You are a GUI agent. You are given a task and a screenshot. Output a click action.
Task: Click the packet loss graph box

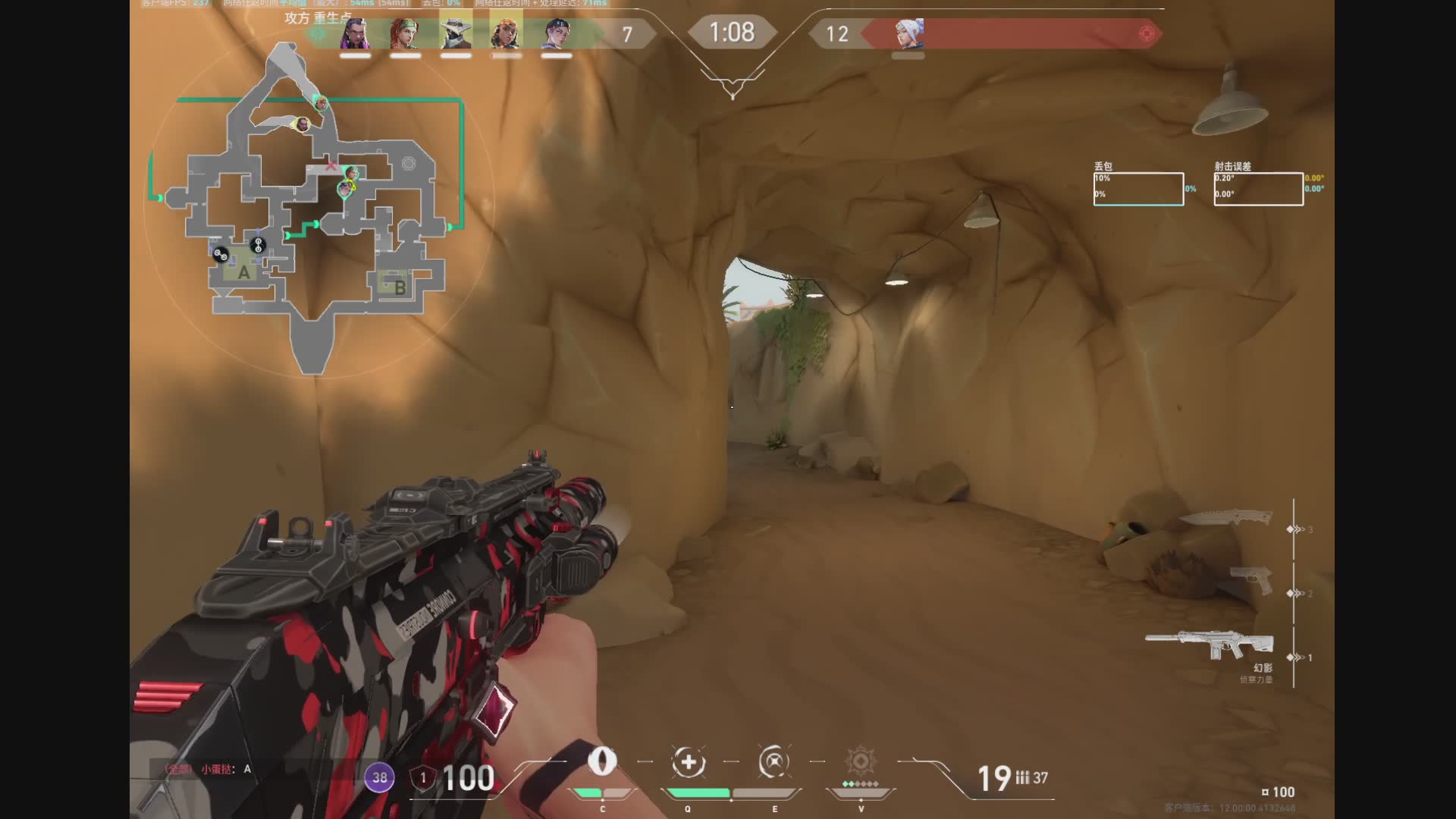[1138, 189]
